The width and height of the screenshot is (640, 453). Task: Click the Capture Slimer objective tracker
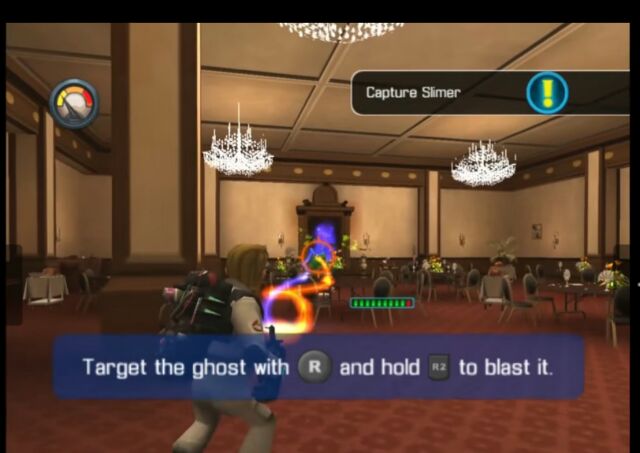(415, 93)
